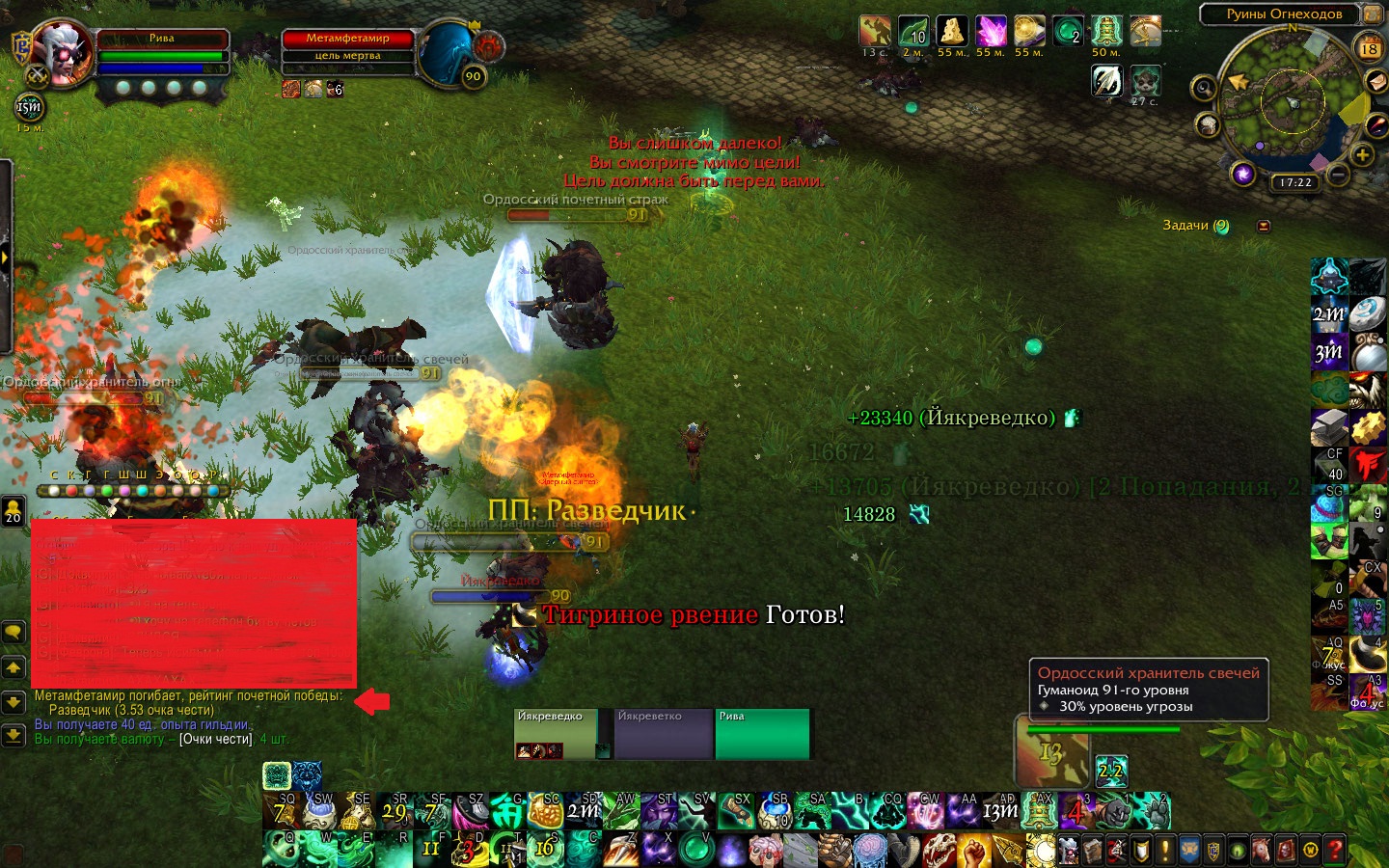Open the world map button beside zone name

point(1373,14)
